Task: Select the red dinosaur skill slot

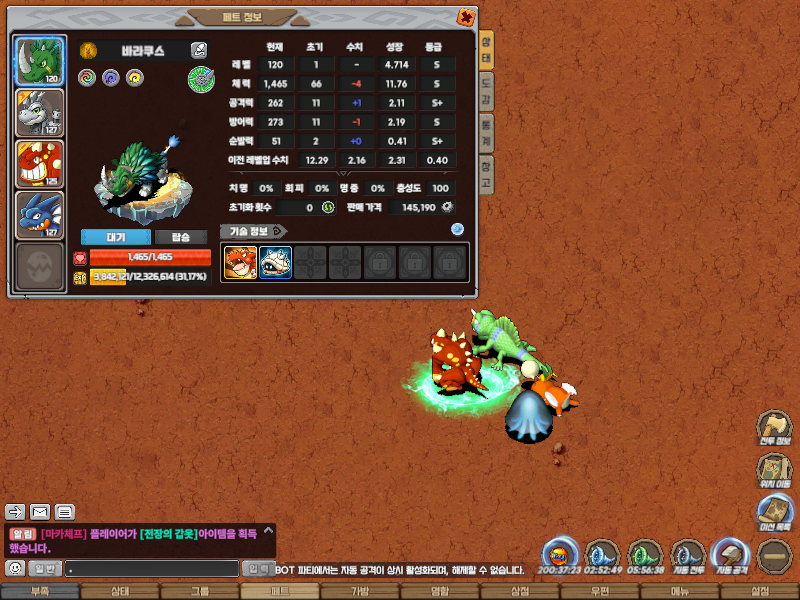Action: click(240, 263)
